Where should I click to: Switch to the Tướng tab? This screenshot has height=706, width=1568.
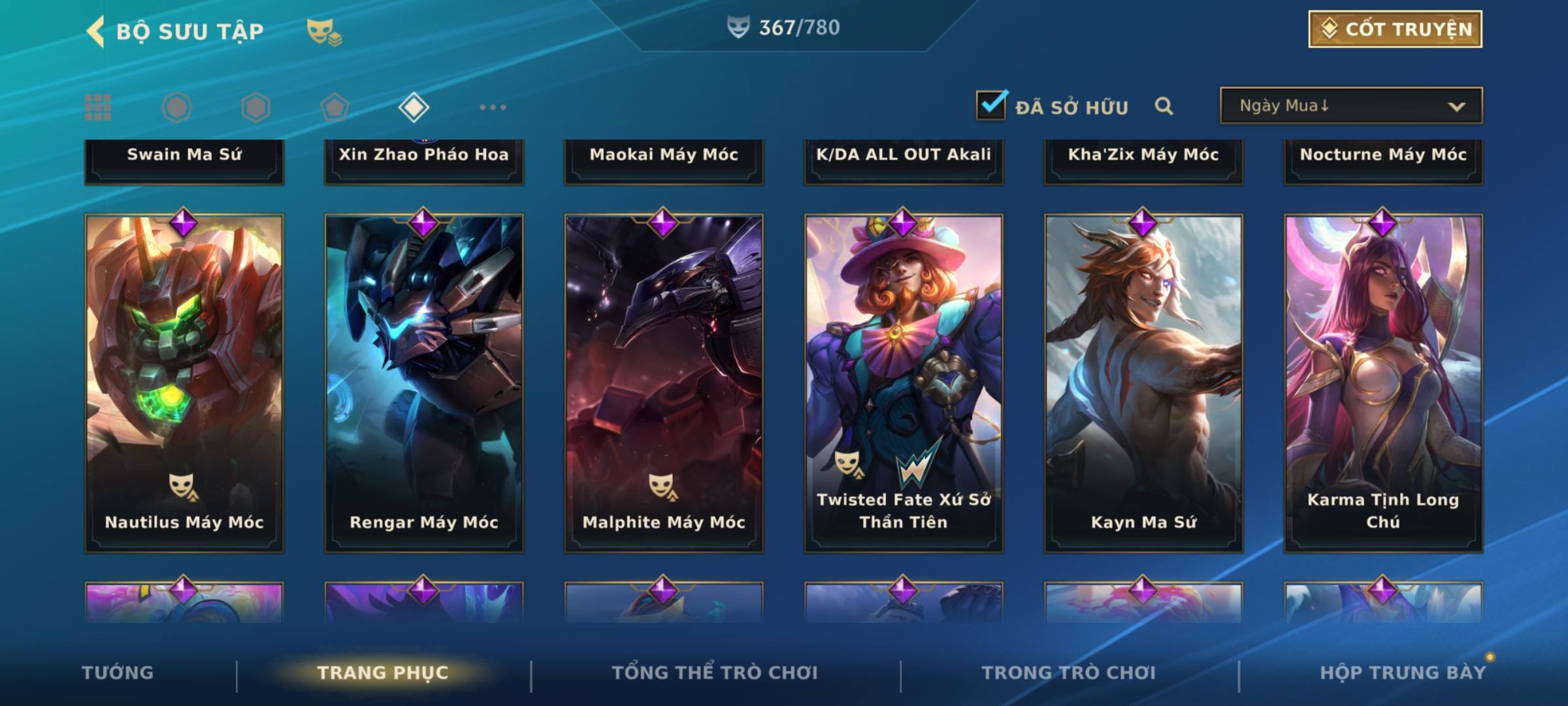tap(118, 673)
